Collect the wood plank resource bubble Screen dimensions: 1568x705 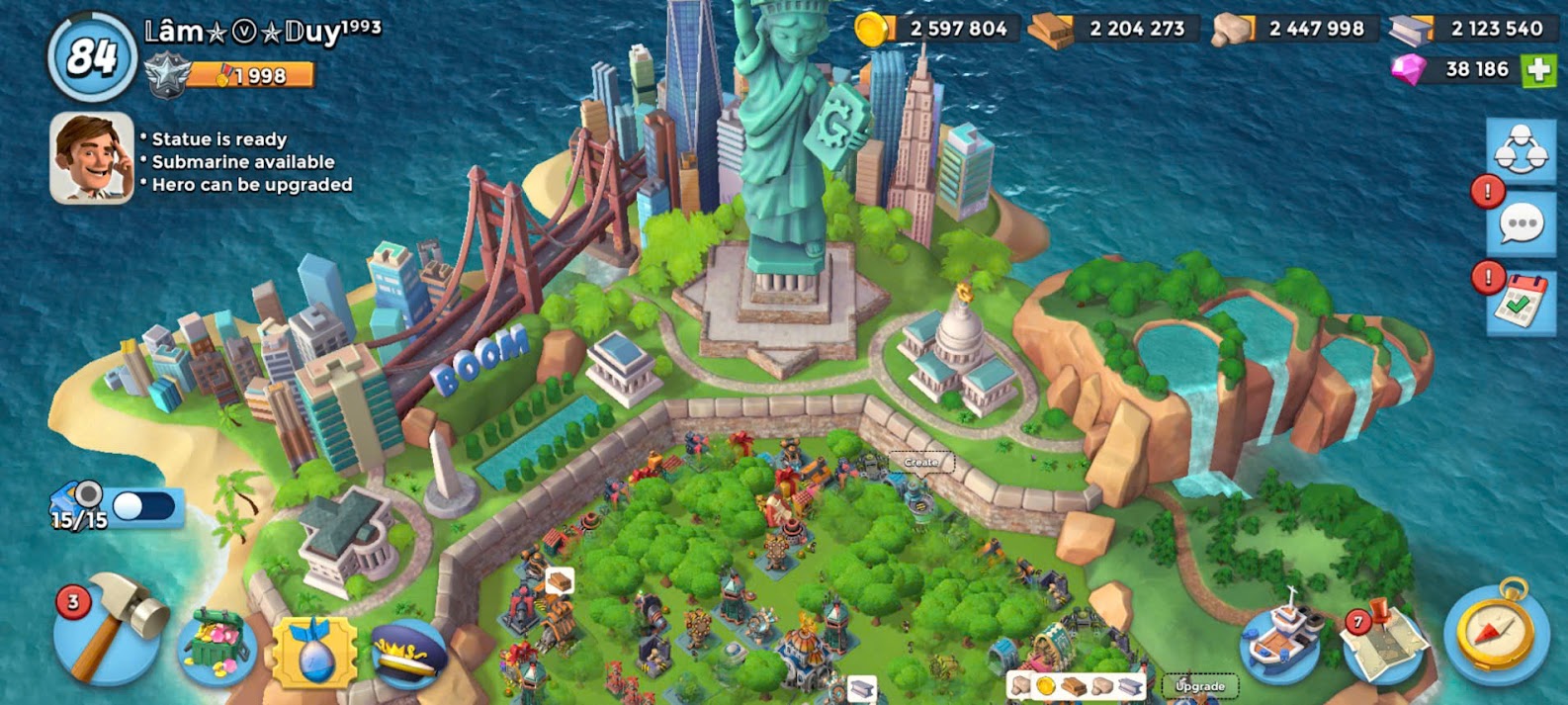[x=560, y=580]
